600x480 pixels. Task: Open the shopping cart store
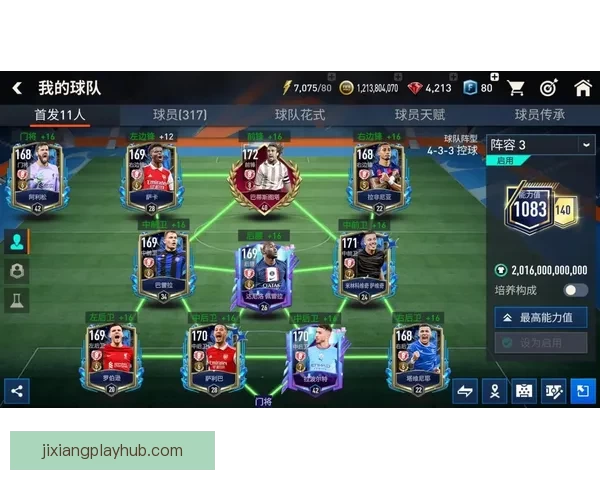click(x=516, y=88)
